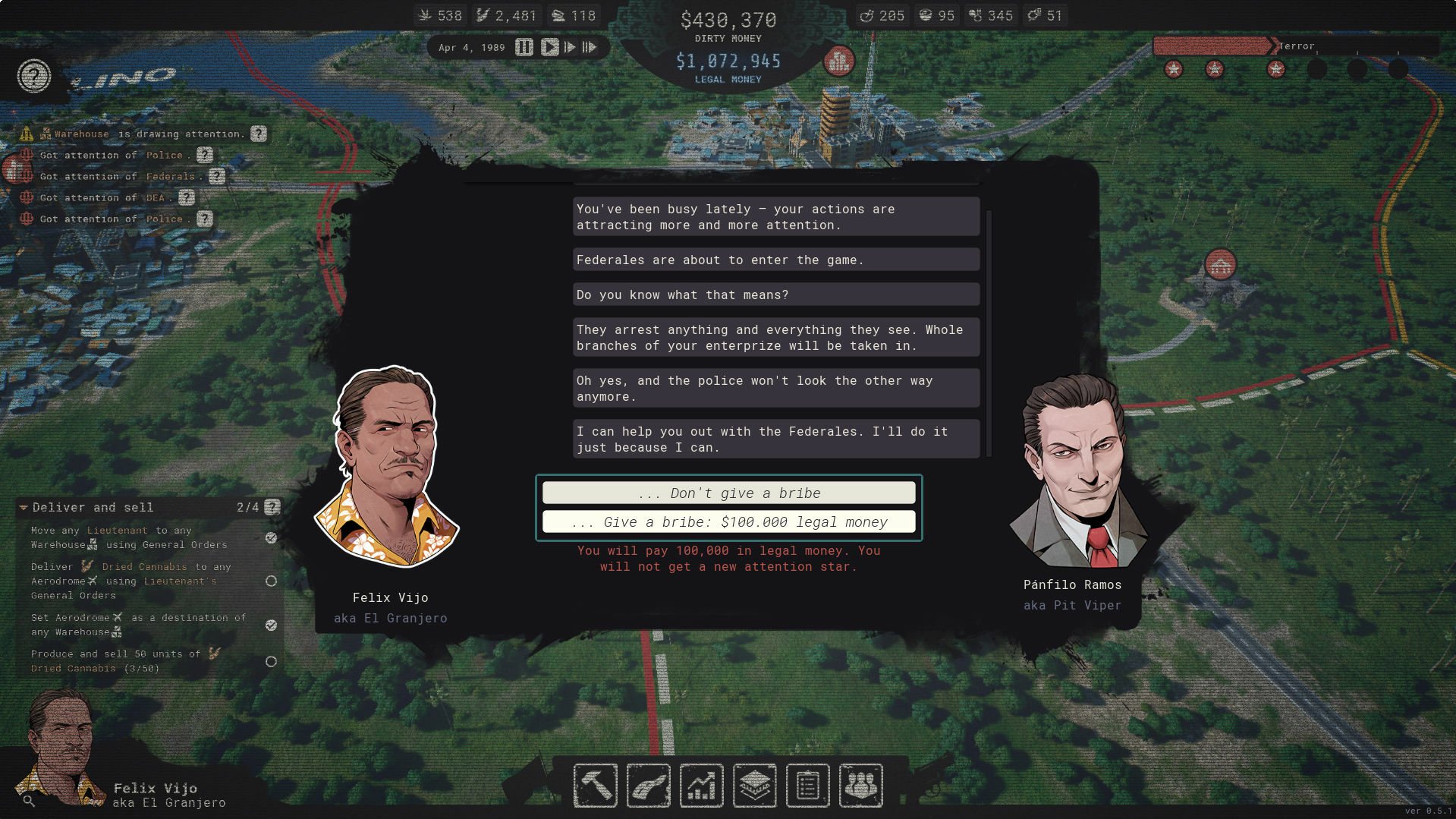Image resolution: width=1456 pixels, height=819 pixels.
Task: Select "Give a bribe: $100.000 legal money"
Action: pyautogui.click(x=728, y=522)
